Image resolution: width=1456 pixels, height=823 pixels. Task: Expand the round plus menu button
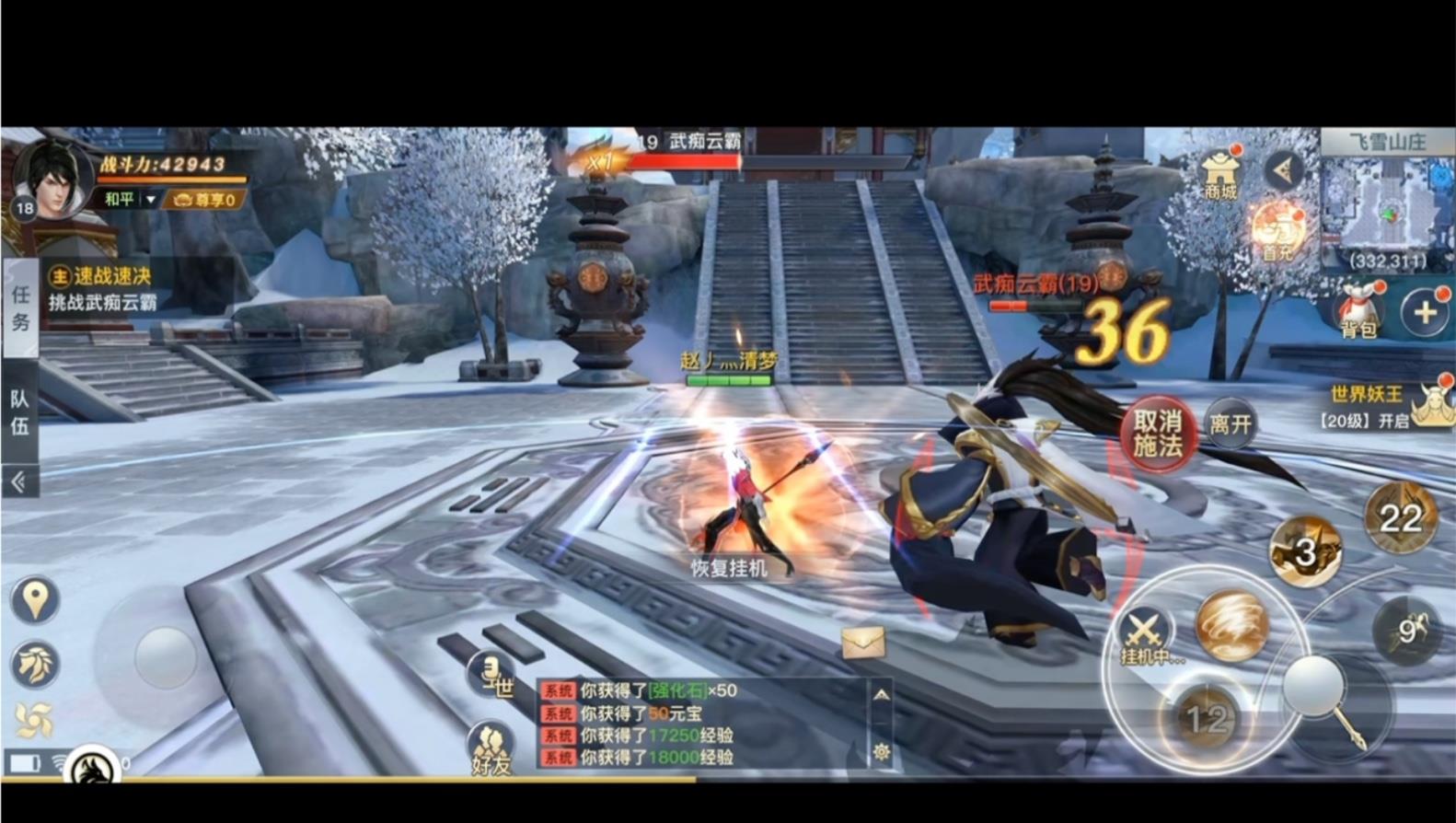coord(1424,313)
